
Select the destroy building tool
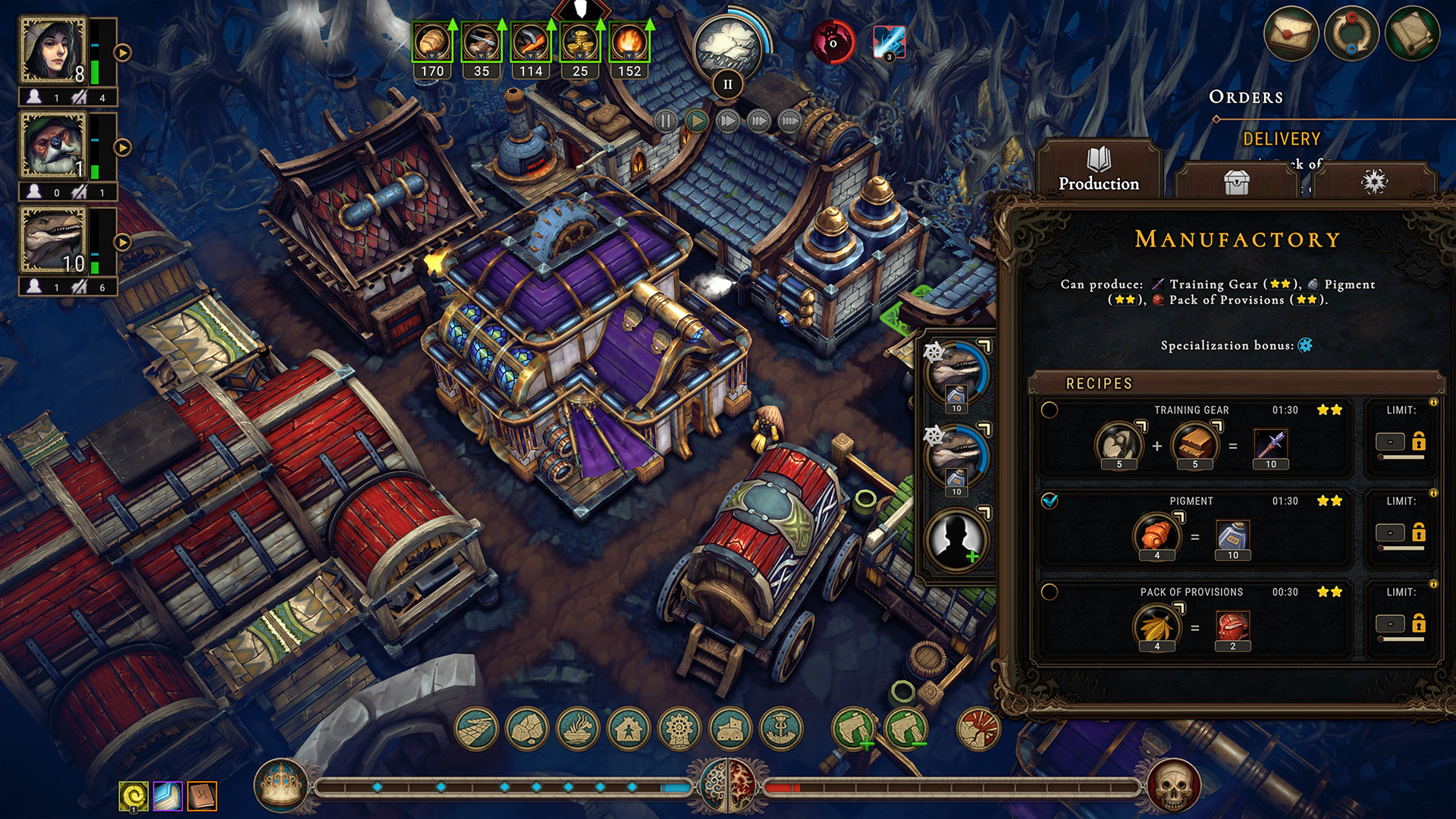pyautogui.click(x=978, y=730)
